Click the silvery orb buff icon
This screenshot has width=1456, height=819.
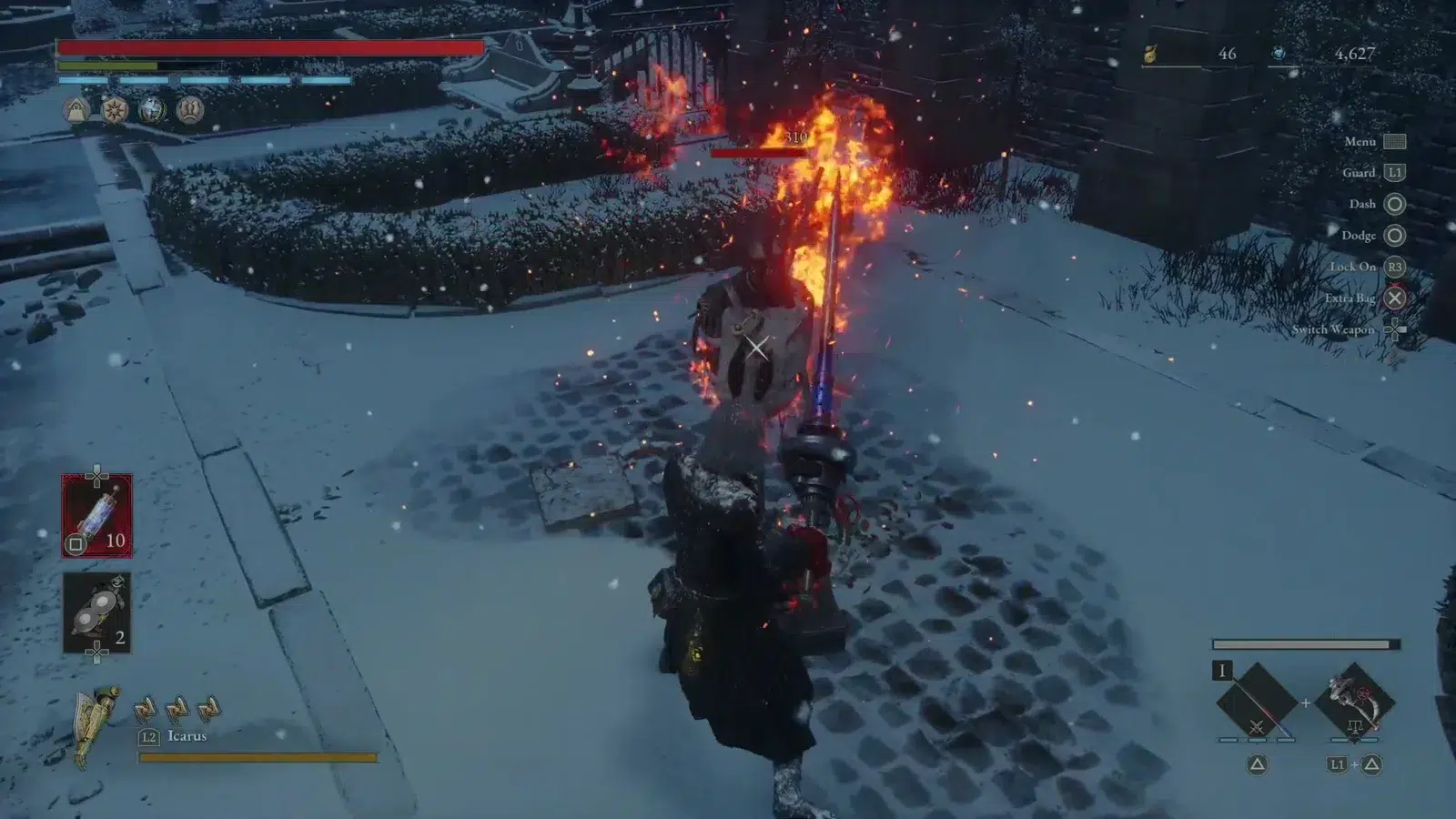[152, 110]
